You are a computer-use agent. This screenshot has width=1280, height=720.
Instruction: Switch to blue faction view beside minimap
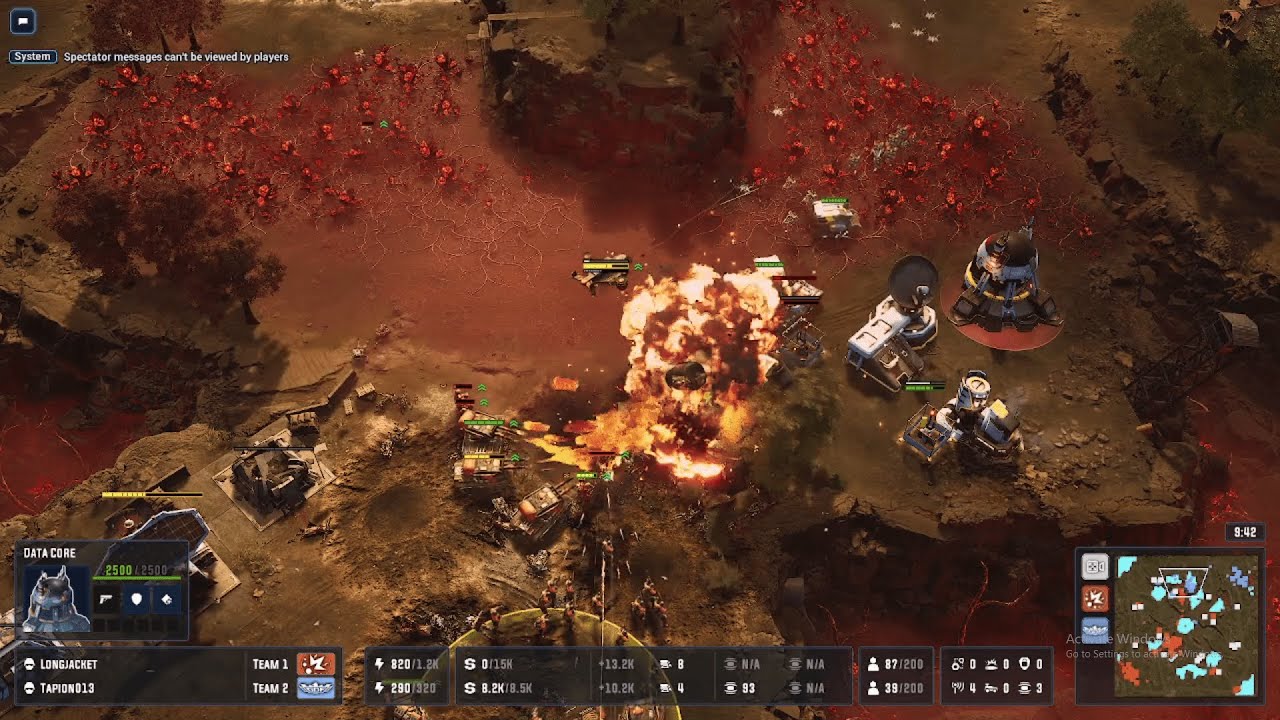point(1095,630)
